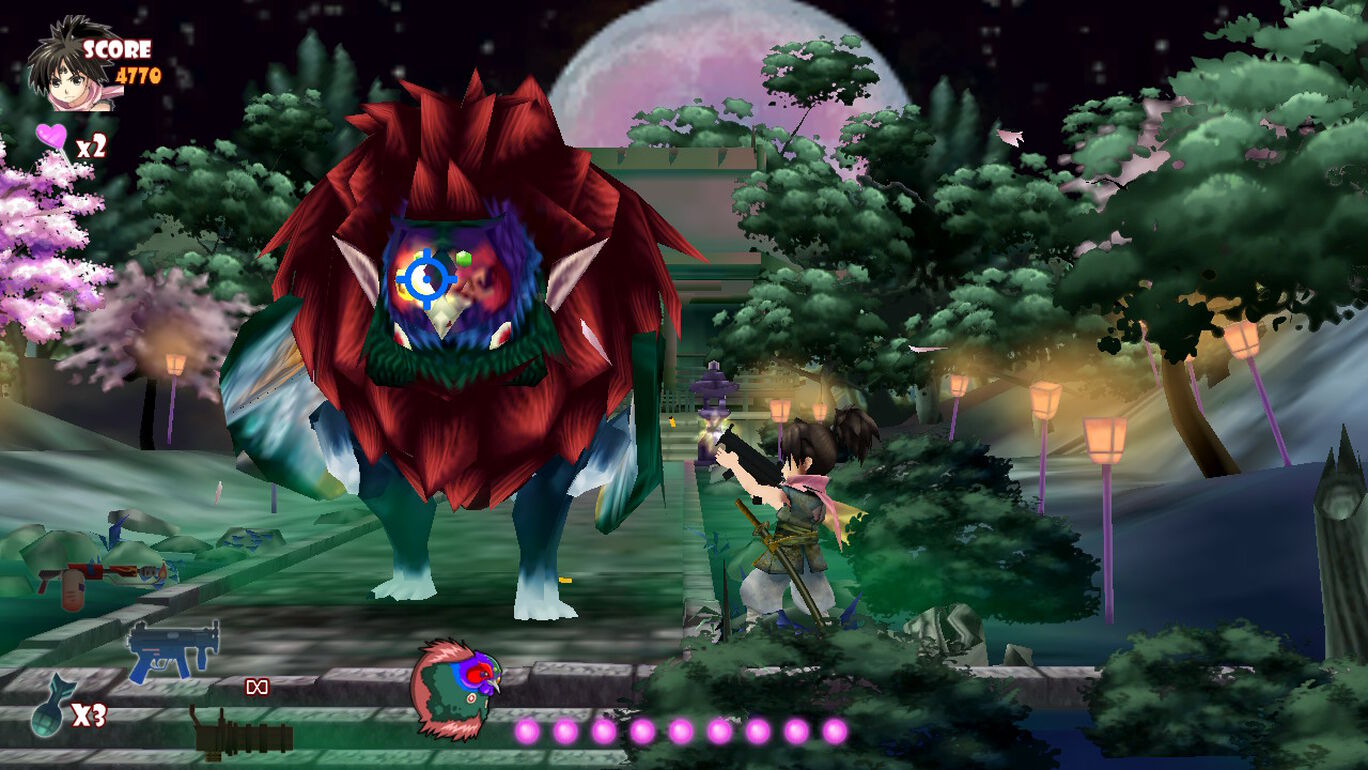Use the bomb item icon
This screenshot has width=1368, height=770.
coord(47,714)
